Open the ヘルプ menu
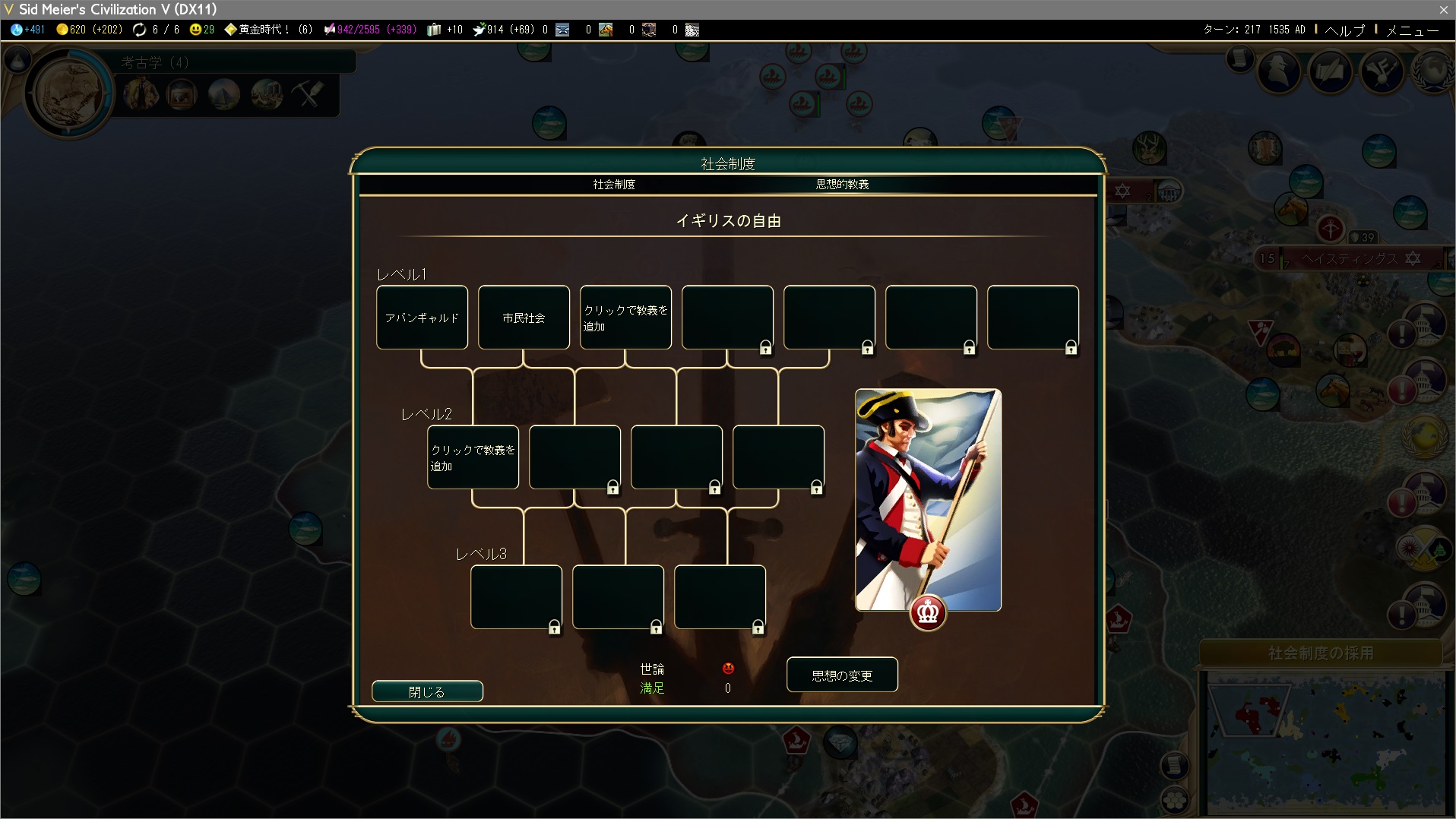 pos(1344,30)
